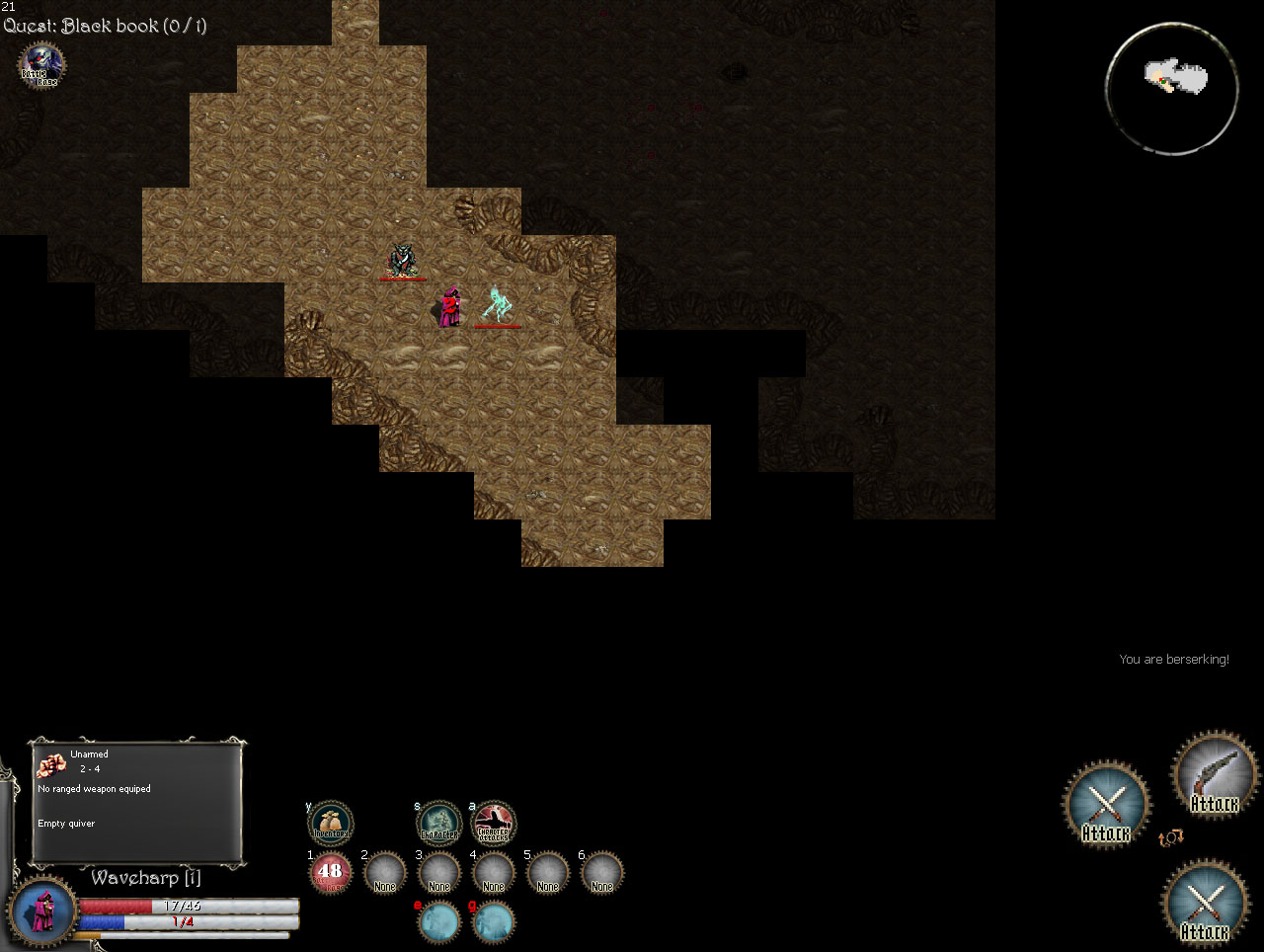Click the Waveharp character portrait

(x=43, y=912)
